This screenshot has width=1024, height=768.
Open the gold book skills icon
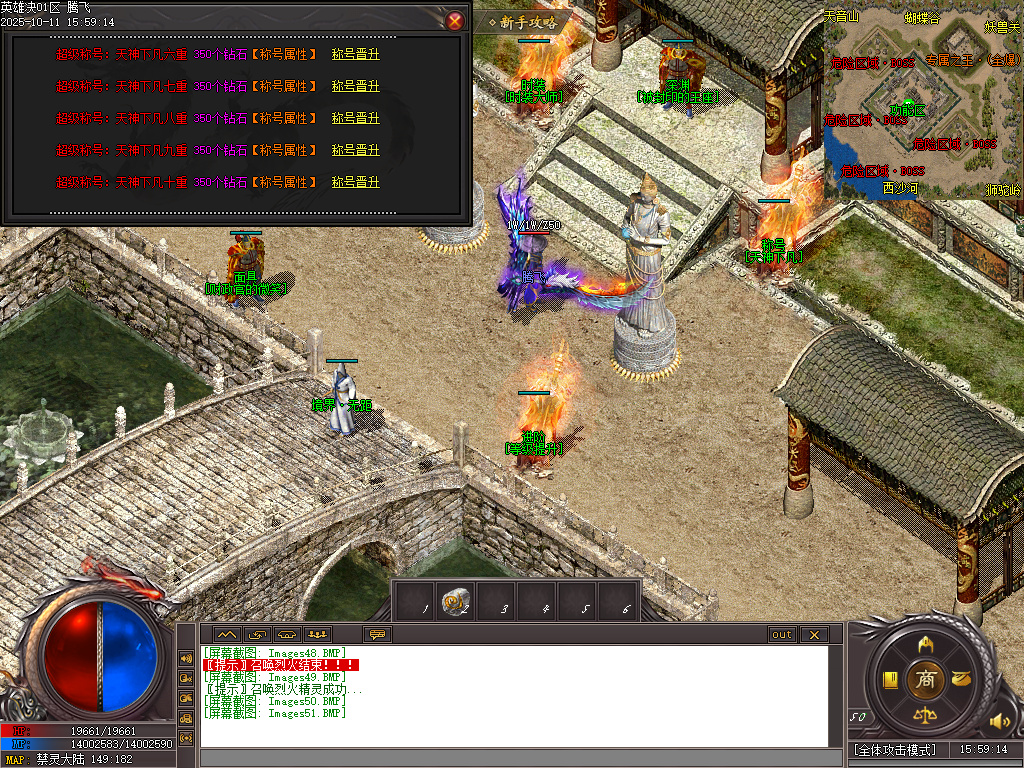(889, 681)
